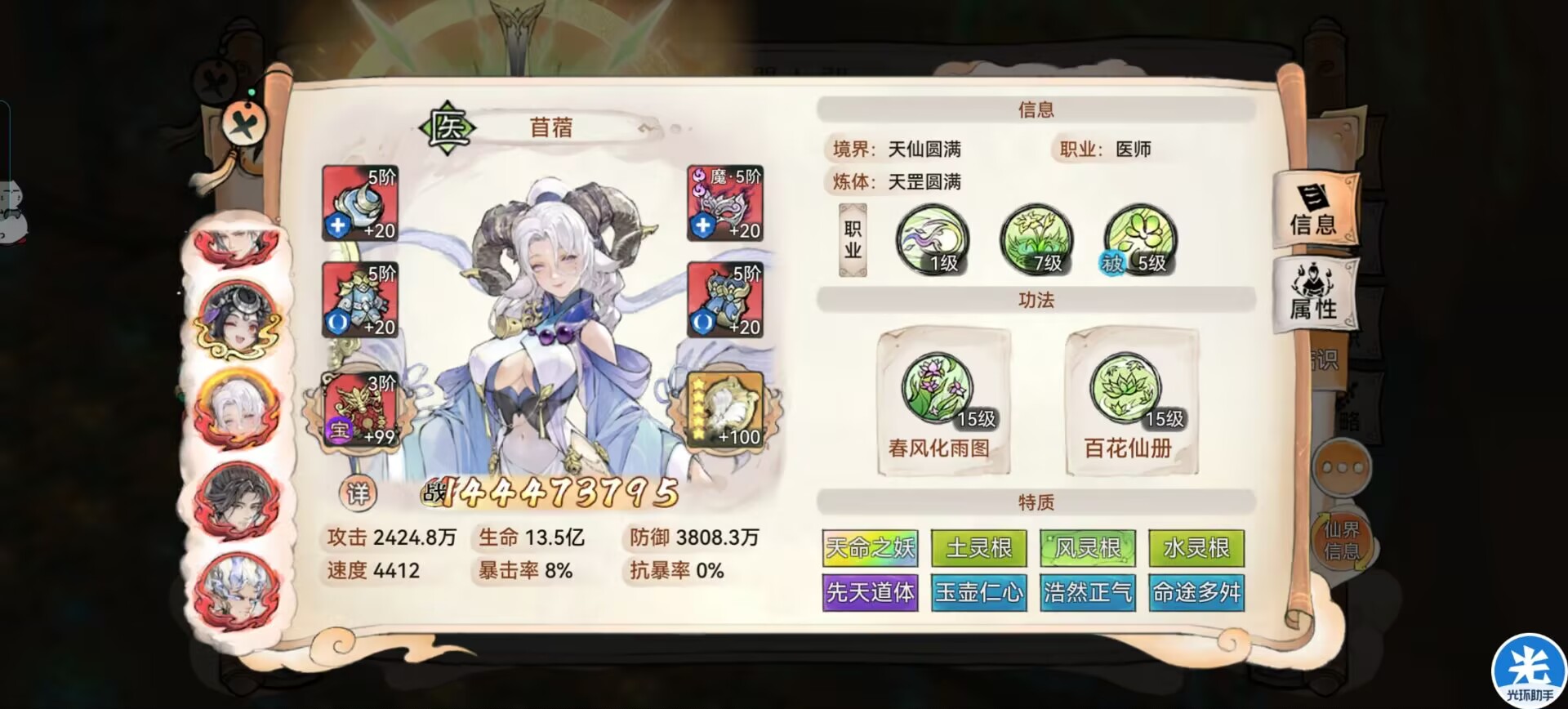Select the 先天道体 trait

point(871,594)
